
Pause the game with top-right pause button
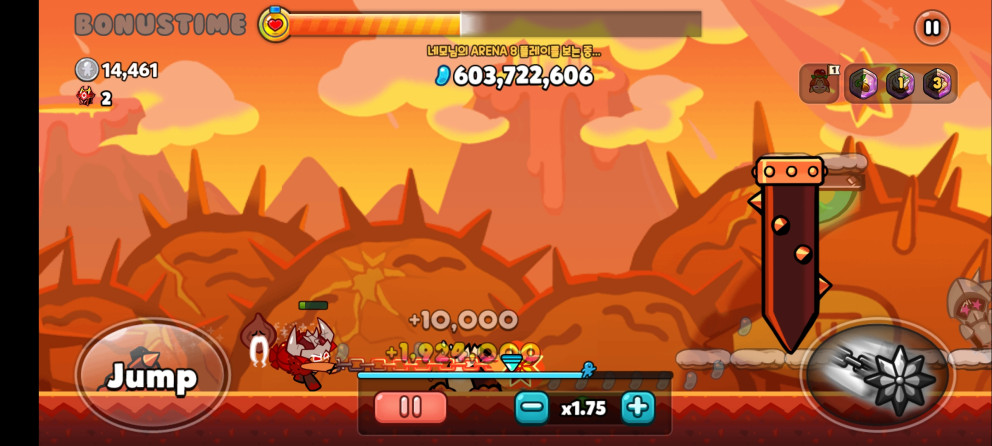pyautogui.click(x=931, y=28)
